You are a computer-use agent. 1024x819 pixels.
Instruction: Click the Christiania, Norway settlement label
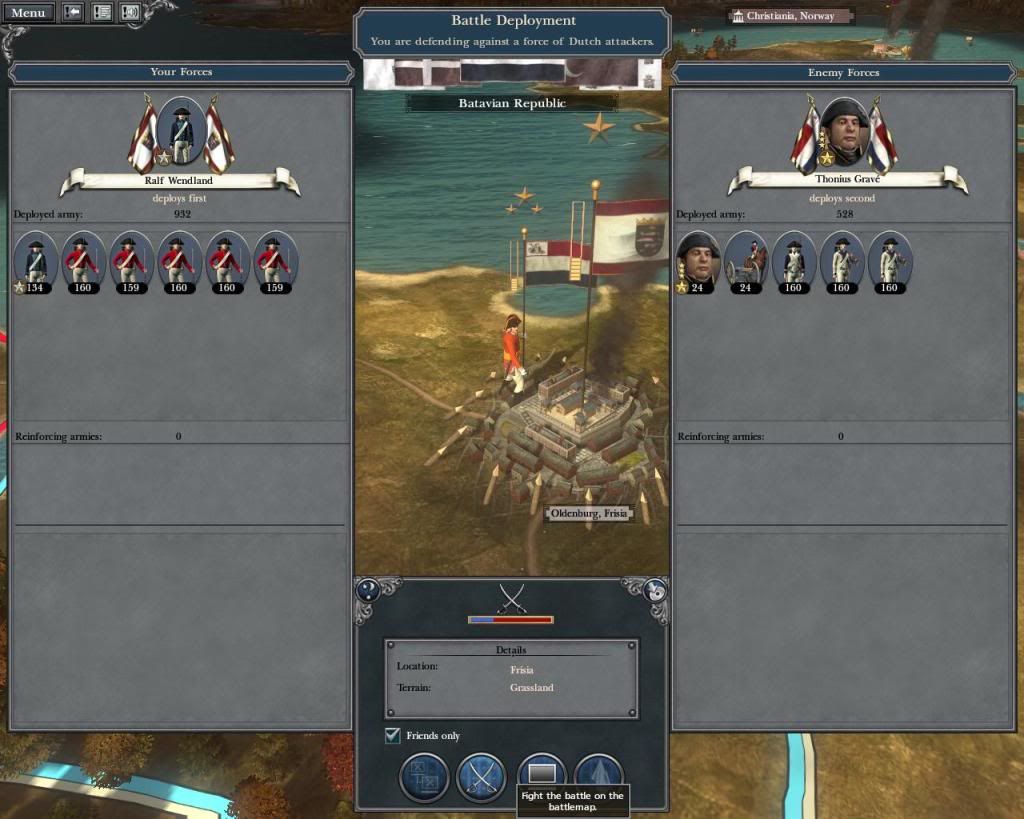click(790, 16)
